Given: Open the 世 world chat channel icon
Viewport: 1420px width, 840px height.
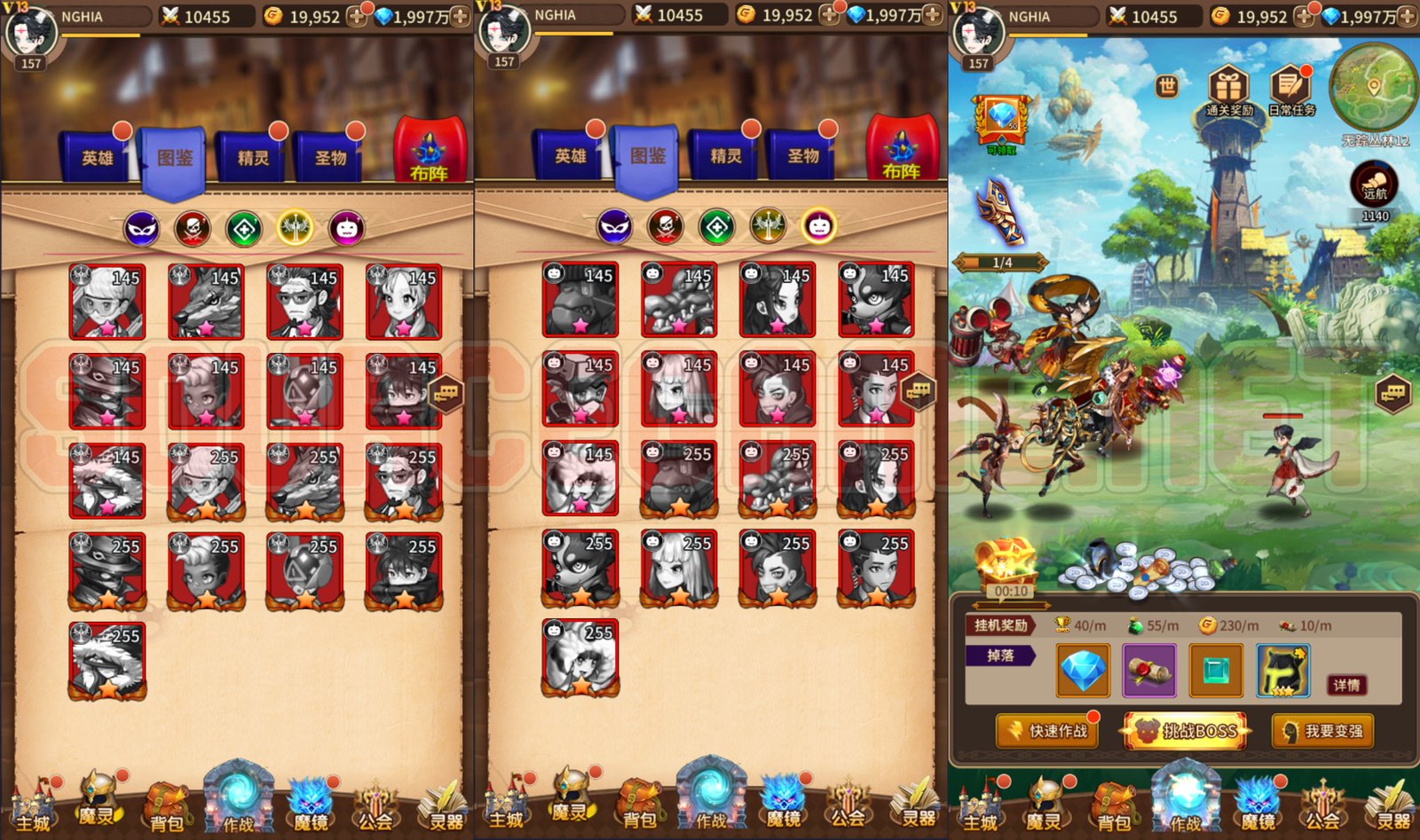Looking at the screenshot, I should point(1167,86).
